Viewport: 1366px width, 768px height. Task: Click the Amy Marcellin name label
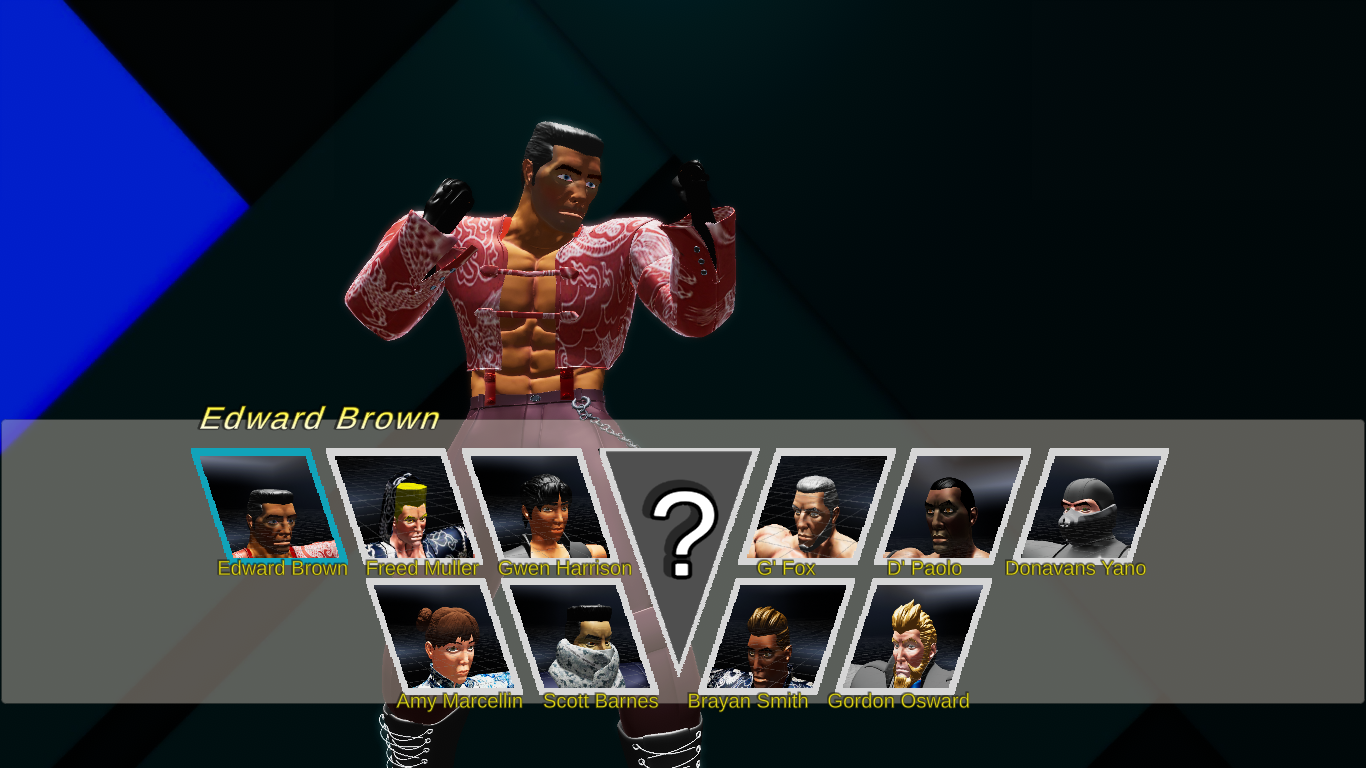[458, 701]
